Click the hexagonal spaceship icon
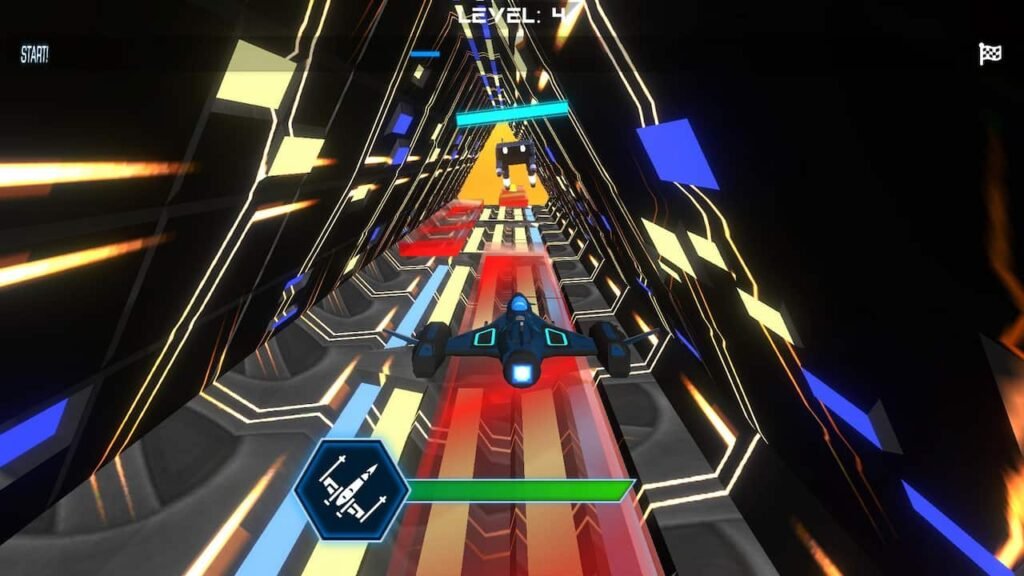The image size is (1024, 576). [x=351, y=490]
